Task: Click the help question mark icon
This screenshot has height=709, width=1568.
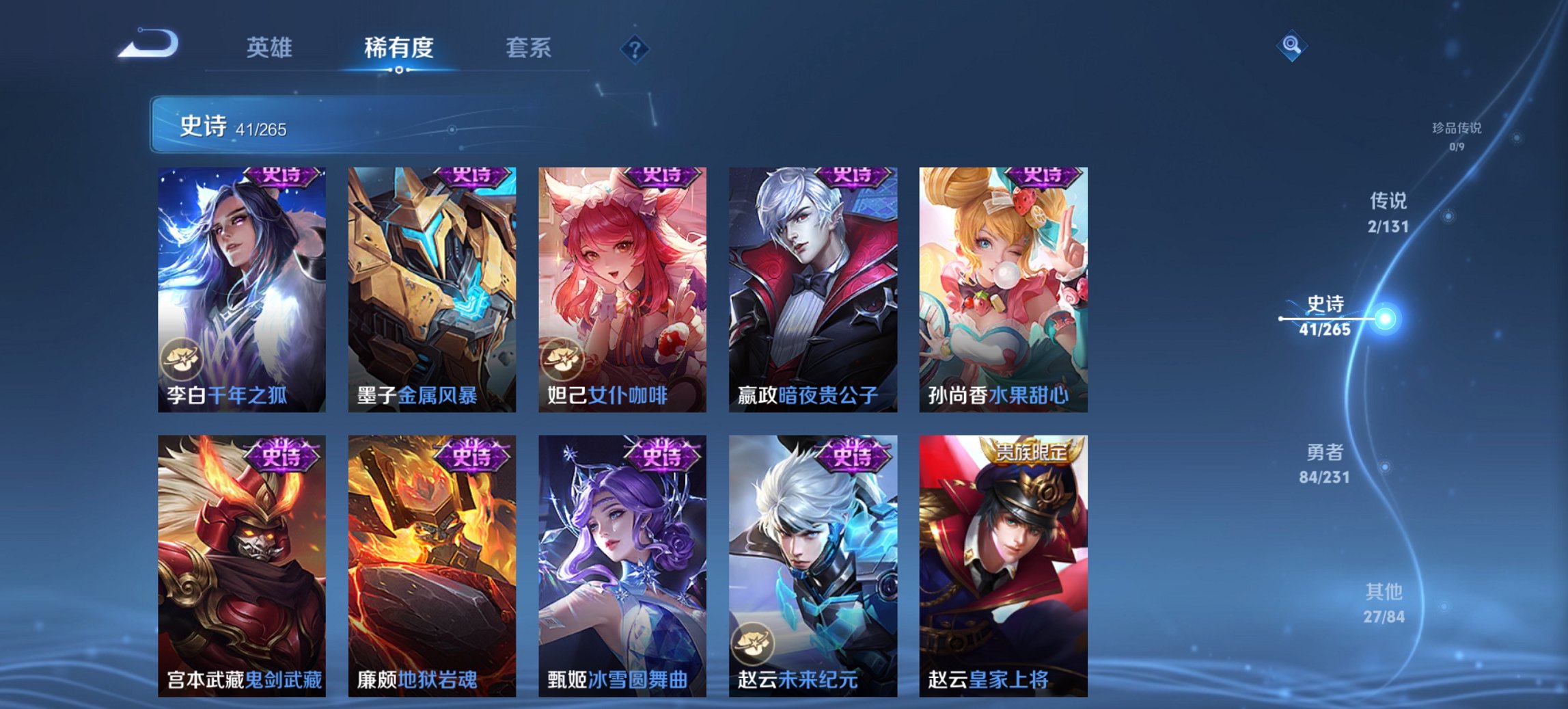Action: (635, 48)
